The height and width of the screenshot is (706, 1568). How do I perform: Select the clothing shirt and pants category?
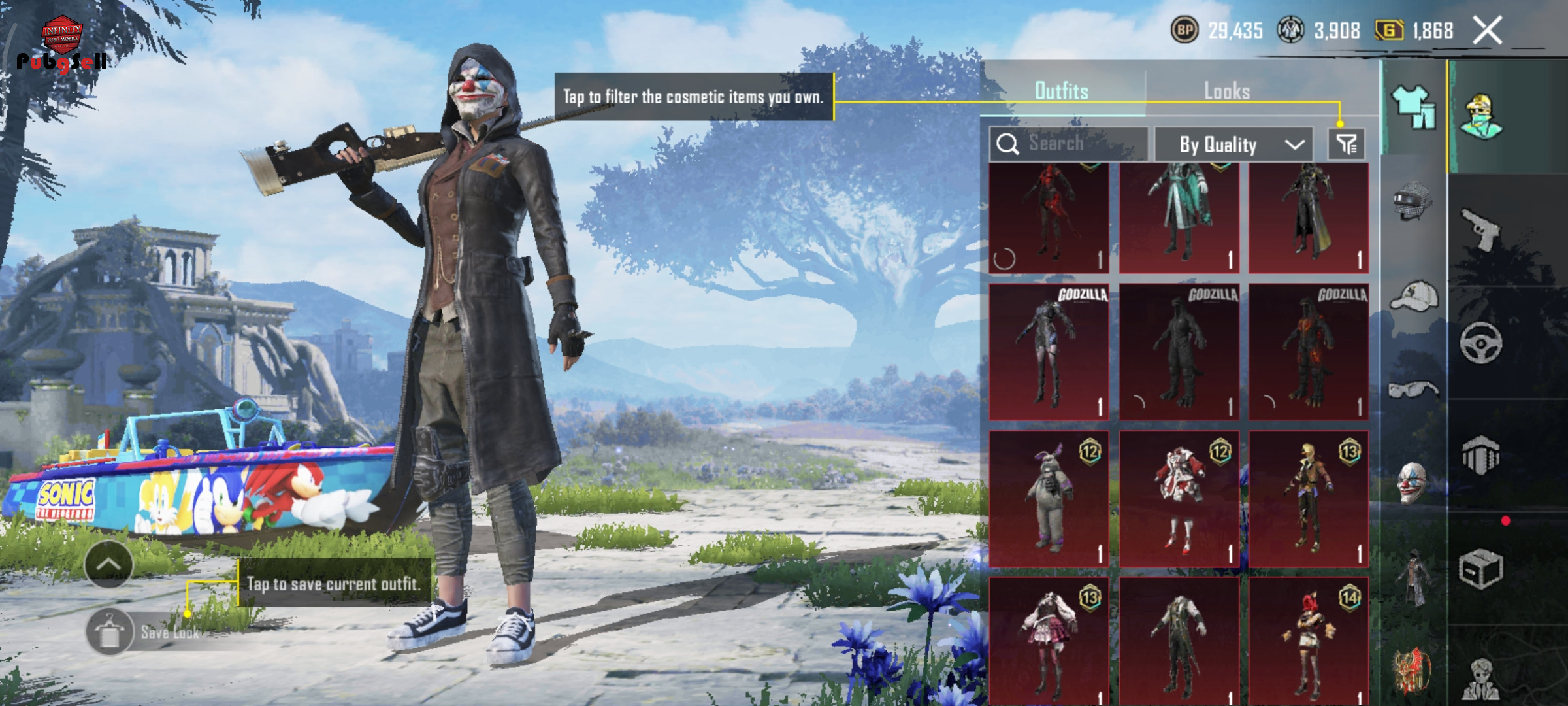pos(1414,108)
